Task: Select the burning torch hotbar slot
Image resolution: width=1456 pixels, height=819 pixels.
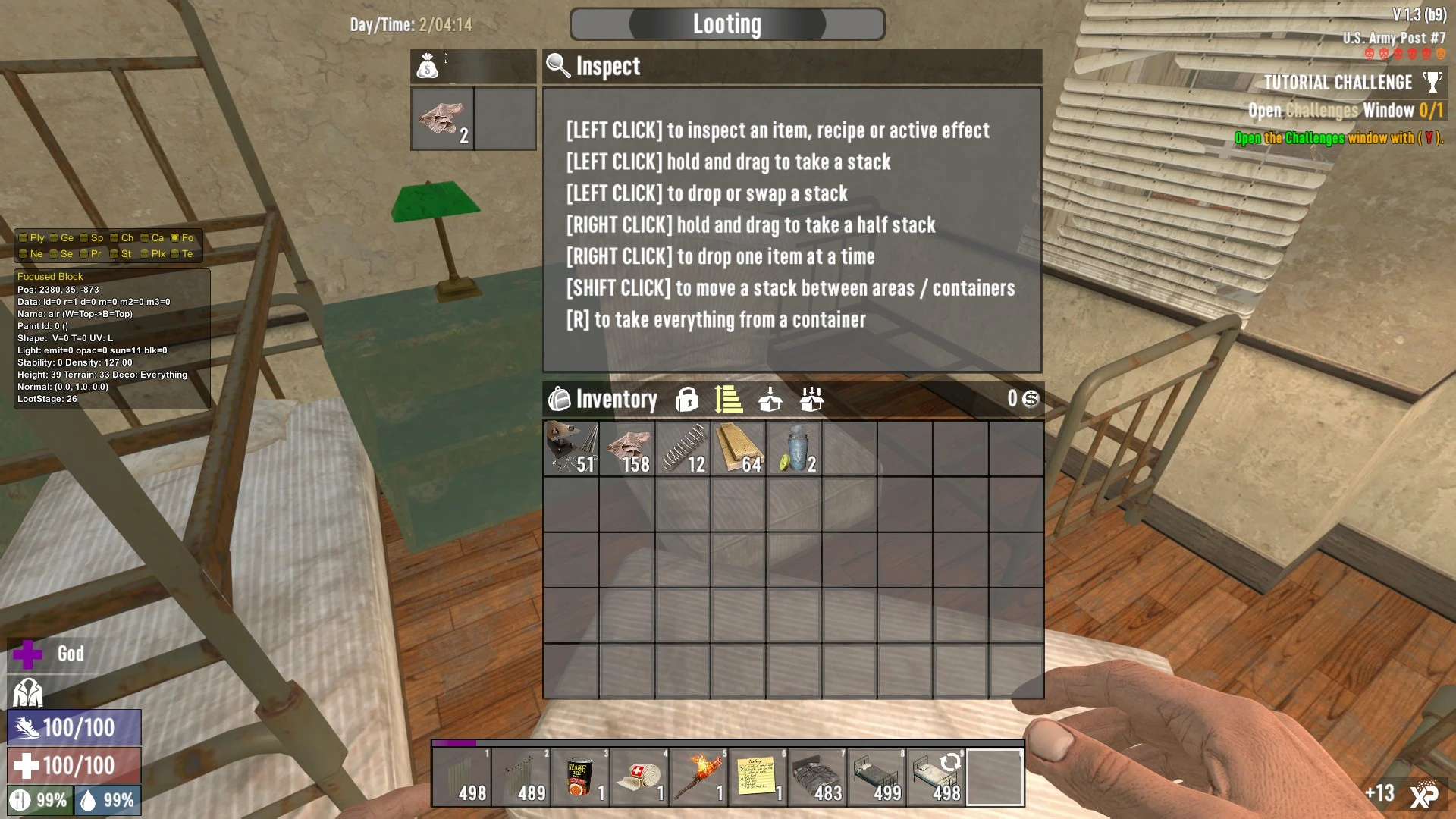Action: (x=698, y=777)
